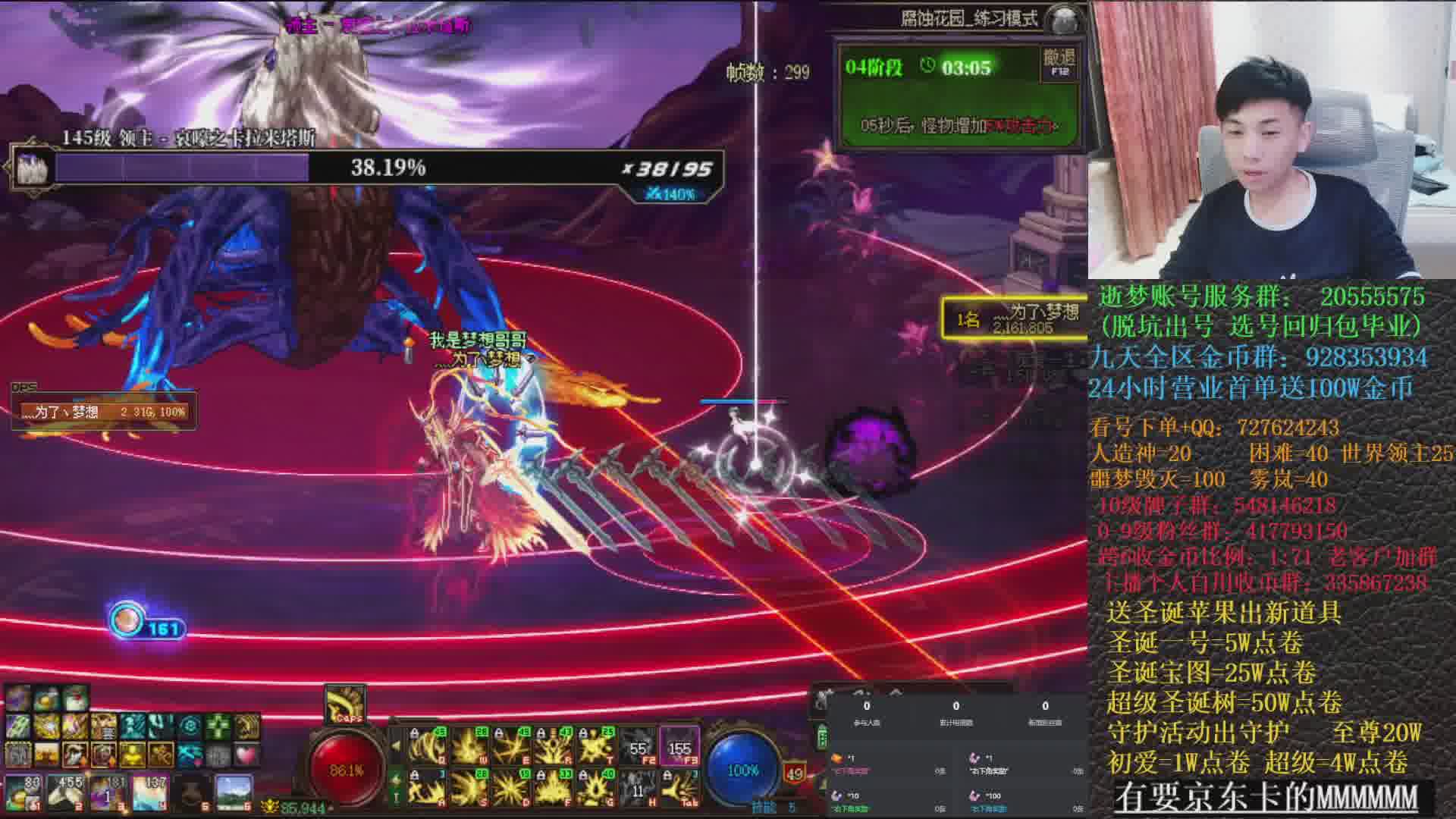Image resolution: width=1456 pixels, height=819 pixels.
Task: Select the F3 skill on cooldown 155
Action: point(679,747)
